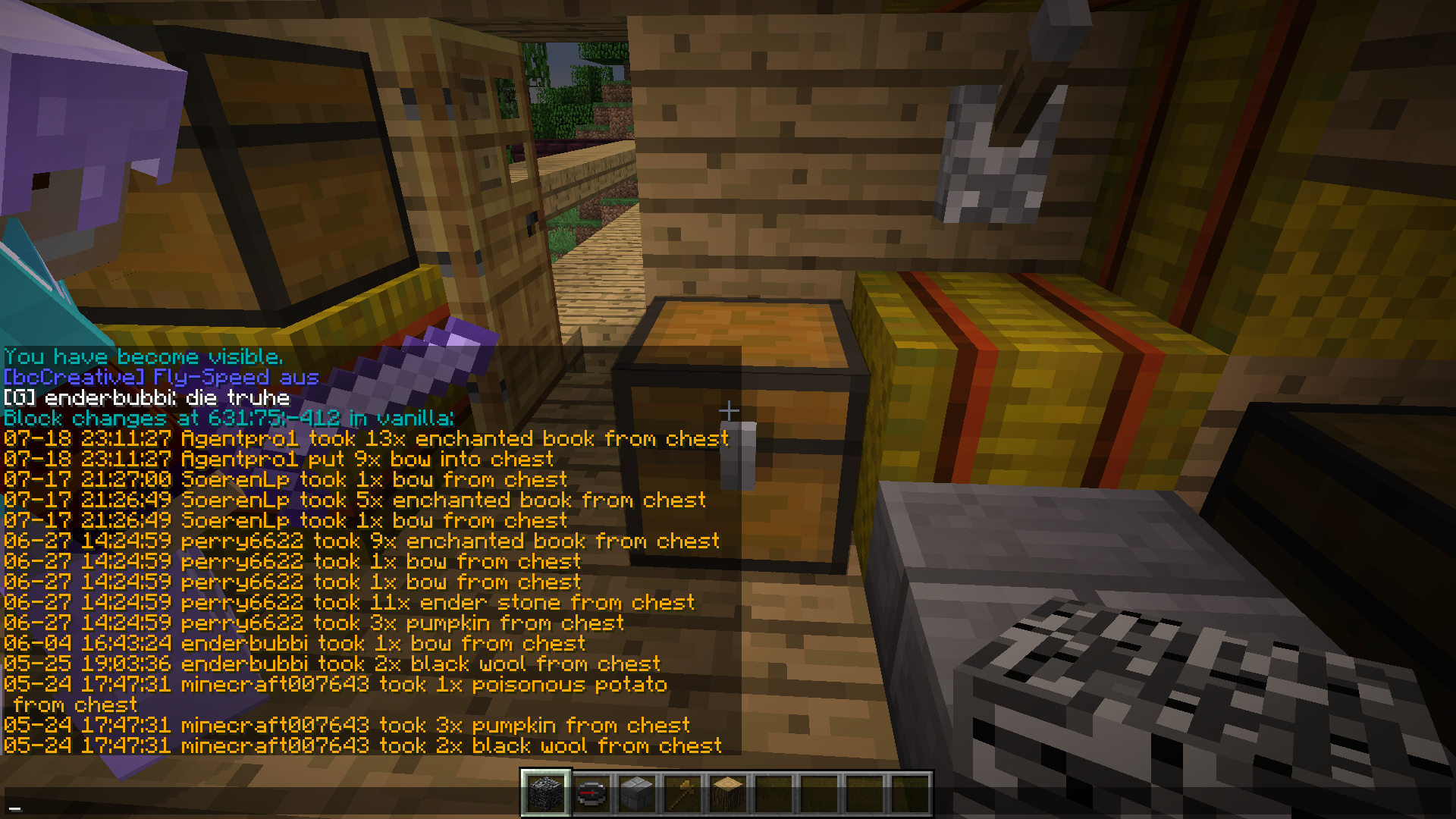The height and width of the screenshot is (819, 1456).
Task: Pick the wooden axe in the hotbar
Action: (682, 793)
